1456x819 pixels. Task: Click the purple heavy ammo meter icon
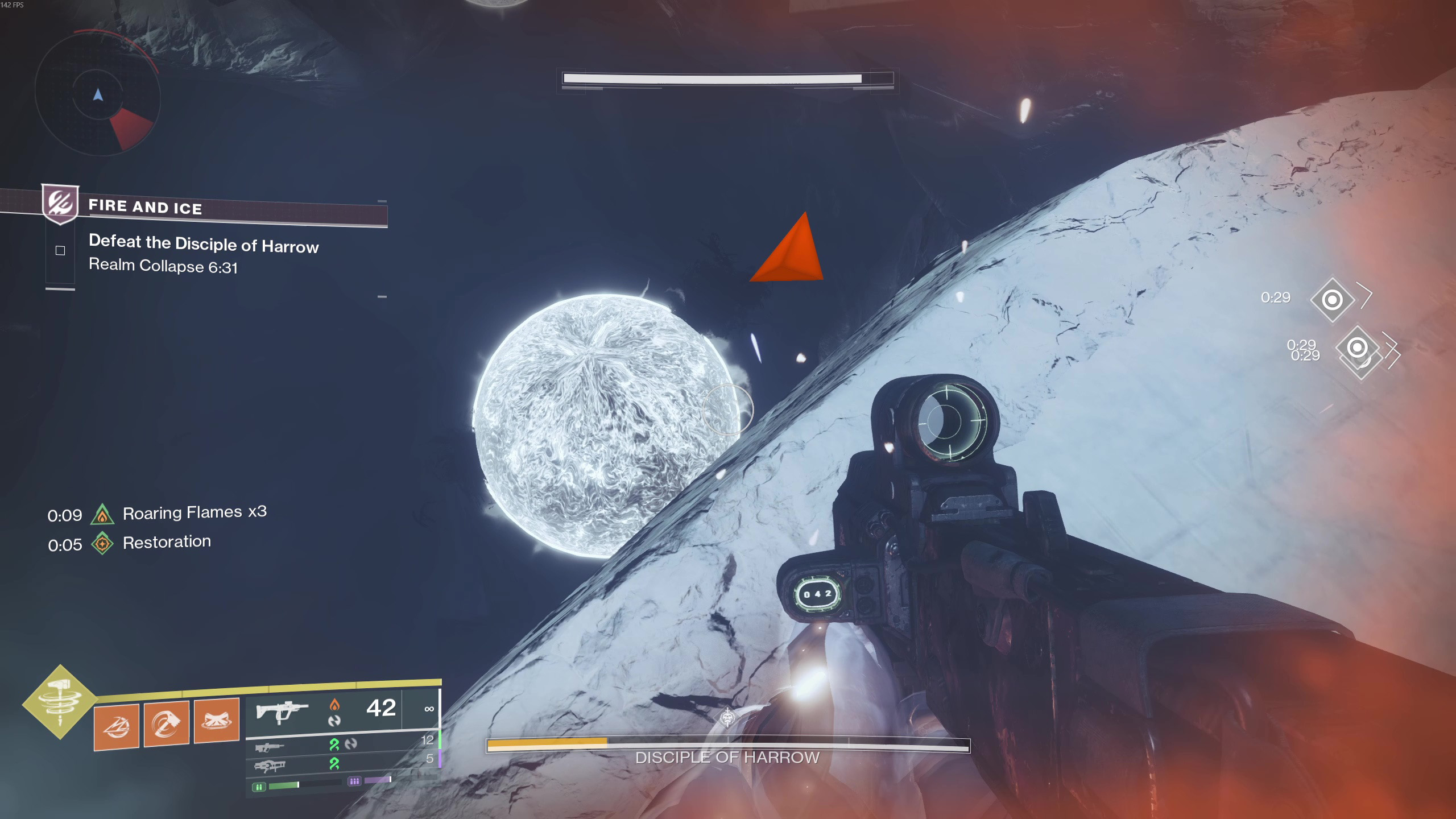tap(354, 781)
